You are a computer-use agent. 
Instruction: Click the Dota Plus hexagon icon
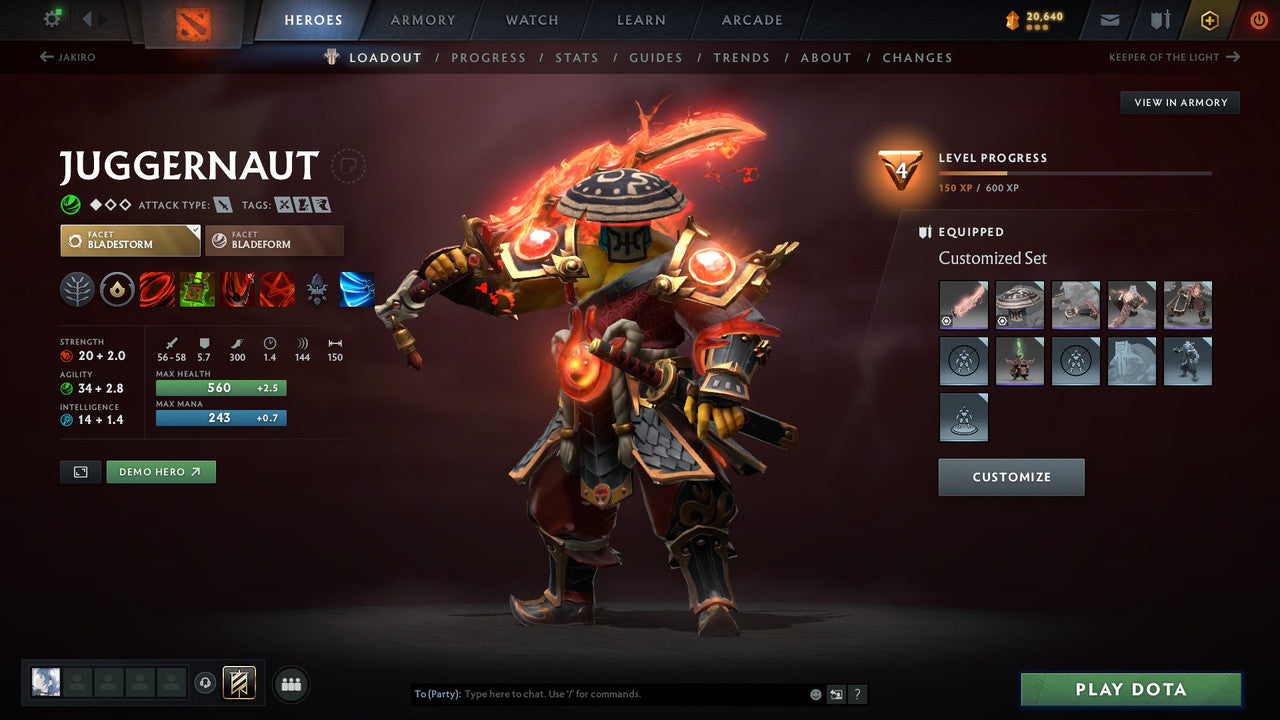click(x=1210, y=19)
